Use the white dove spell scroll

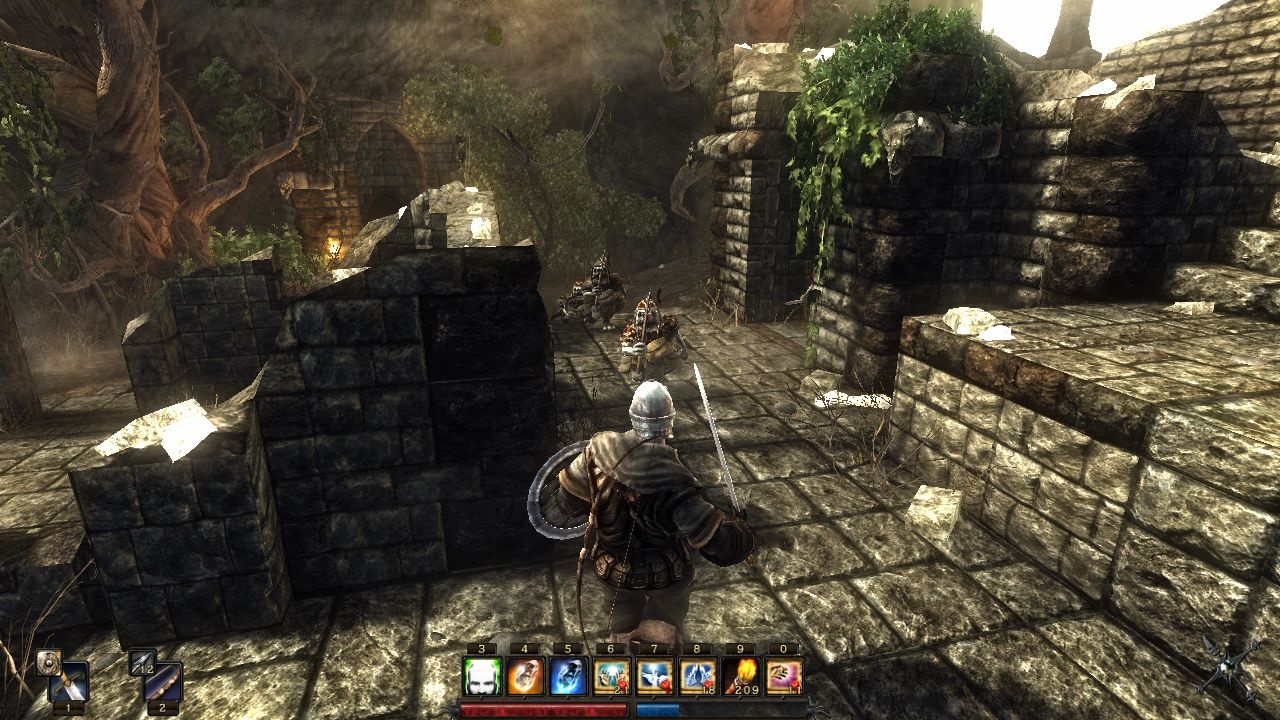click(x=654, y=677)
